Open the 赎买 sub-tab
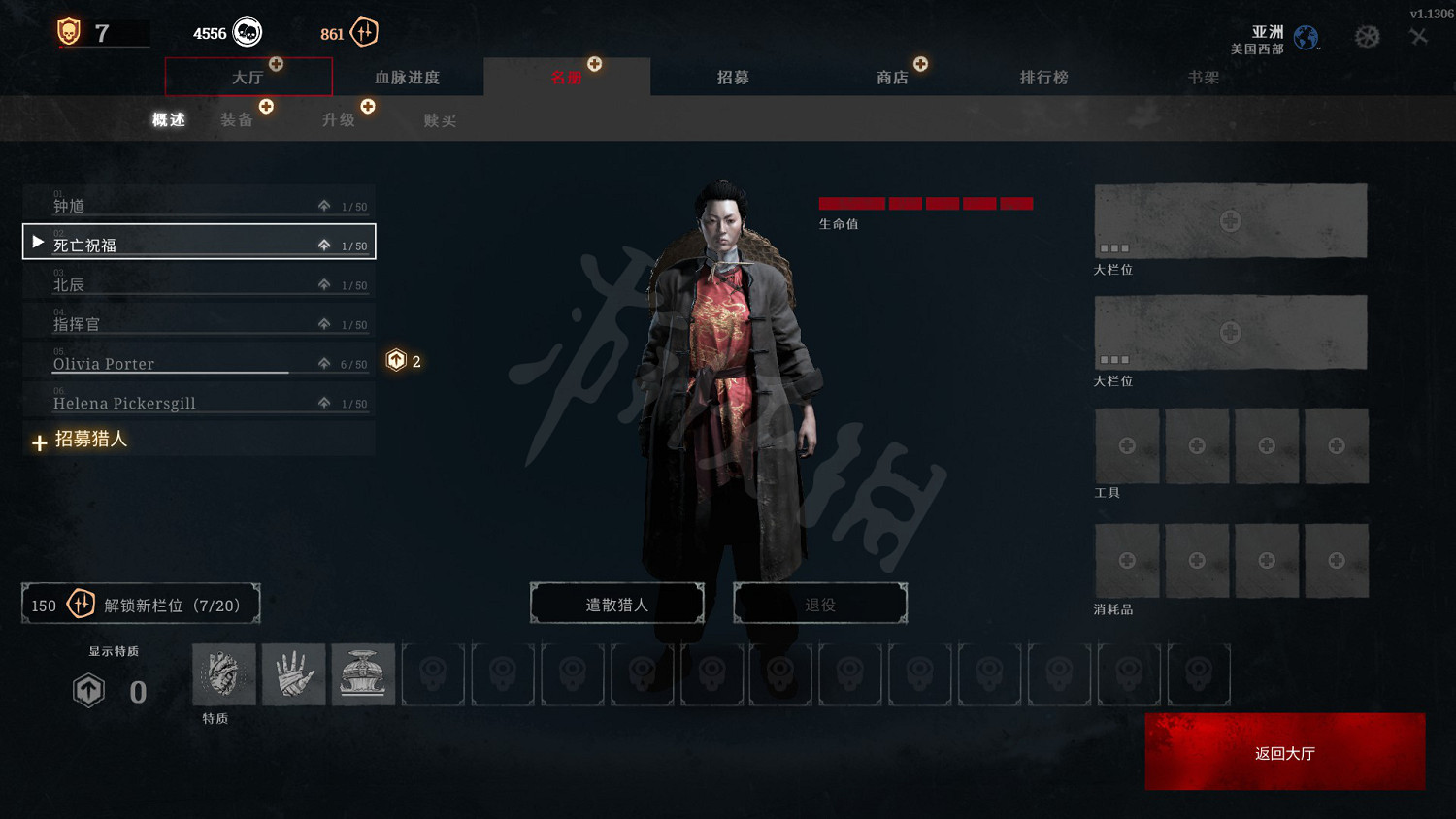 pyautogui.click(x=439, y=118)
